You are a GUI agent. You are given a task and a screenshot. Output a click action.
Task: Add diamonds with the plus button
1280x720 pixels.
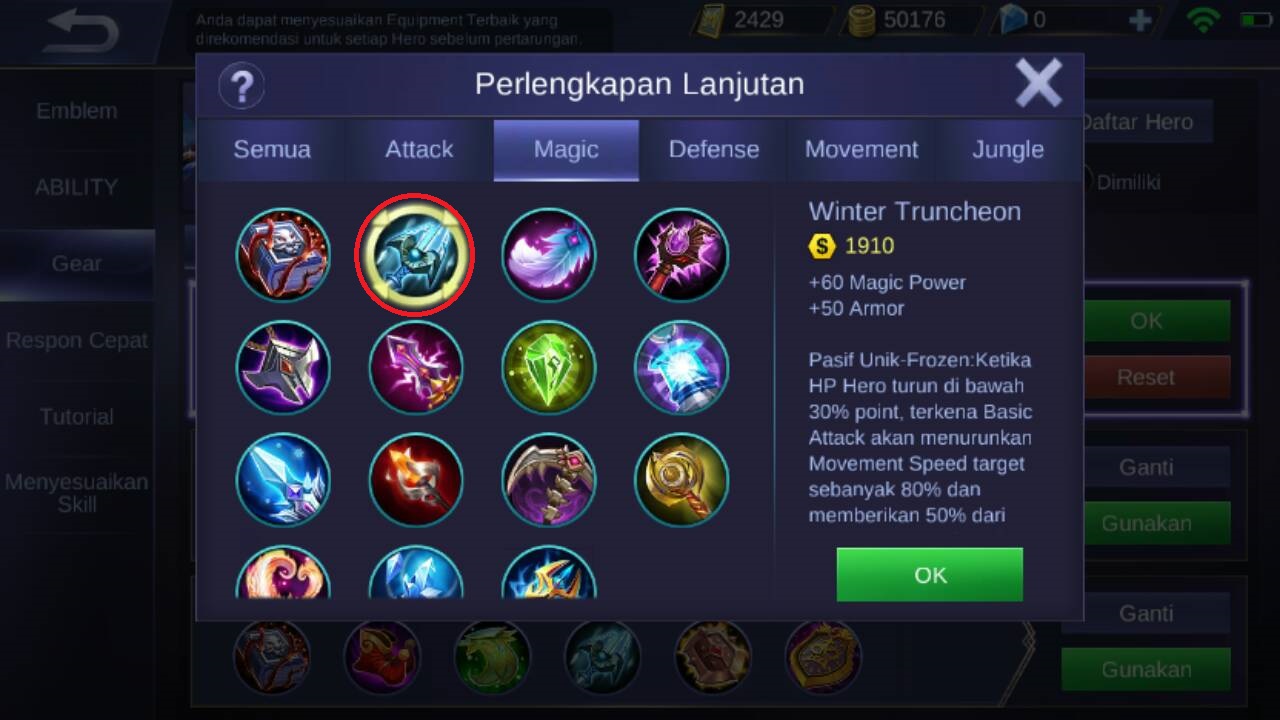pyautogui.click(x=1139, y=20)
